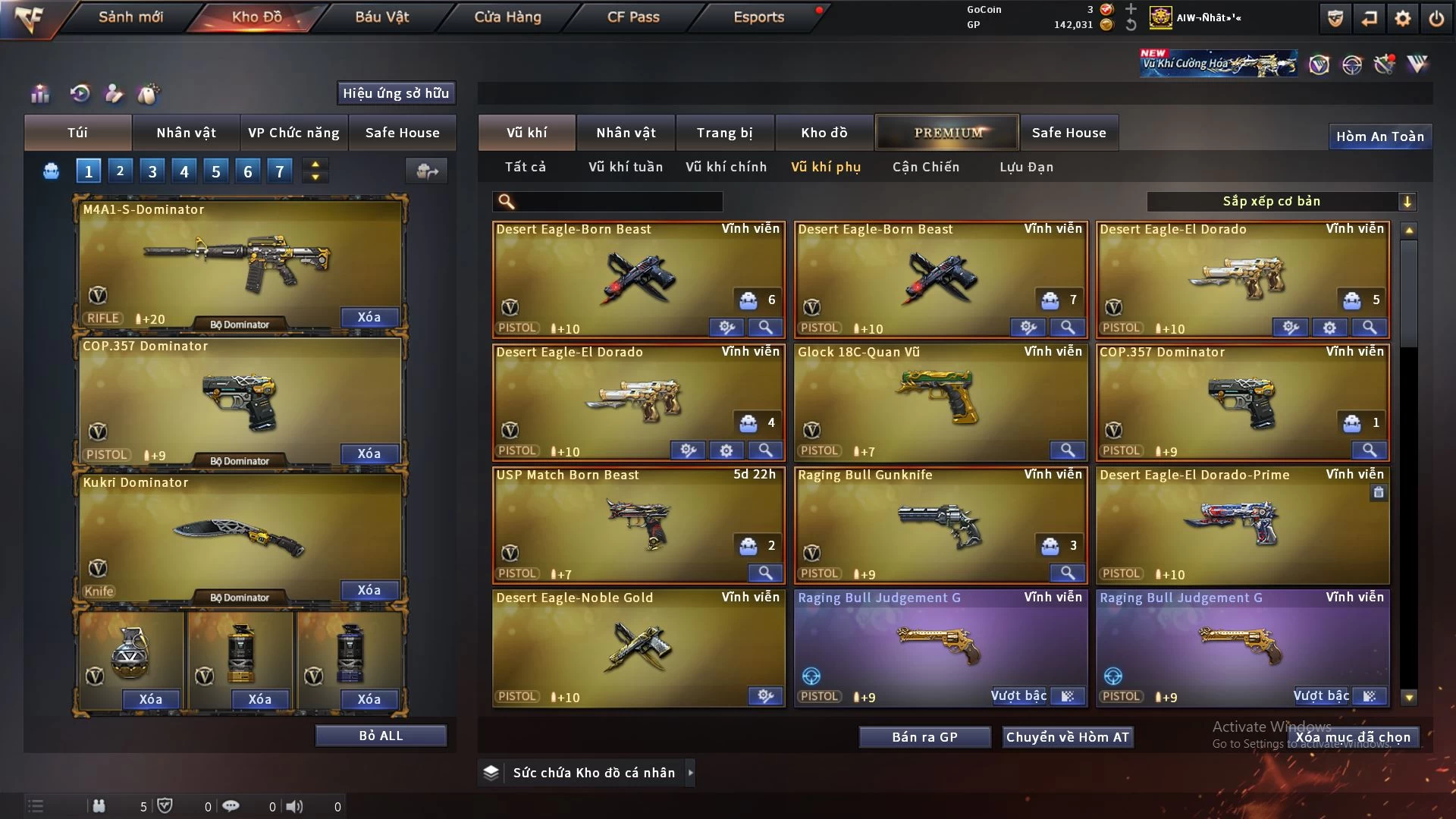The image size is (1456, 819).
Task: Open the Hòm An Toàn safe box
Action: (1379, 136)
